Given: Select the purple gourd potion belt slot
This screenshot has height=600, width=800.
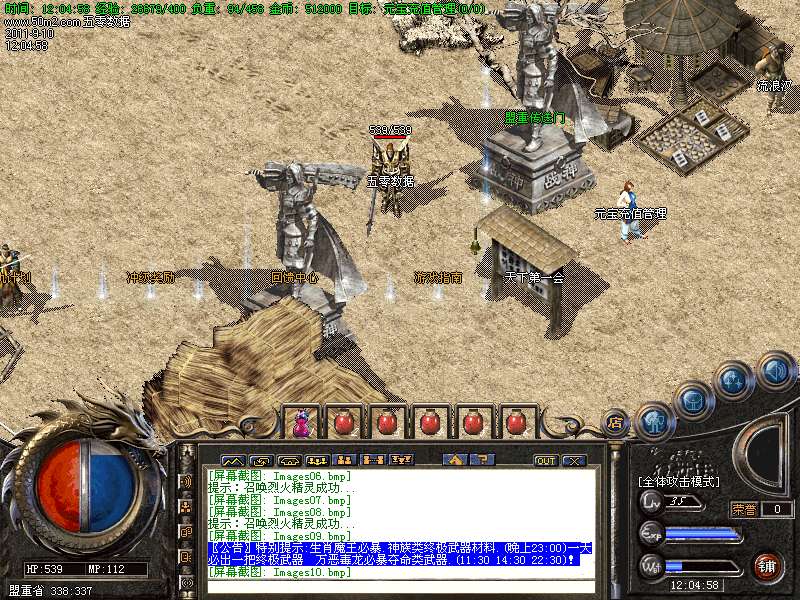Looking at the screenshot, I should (x=300, y=422).
